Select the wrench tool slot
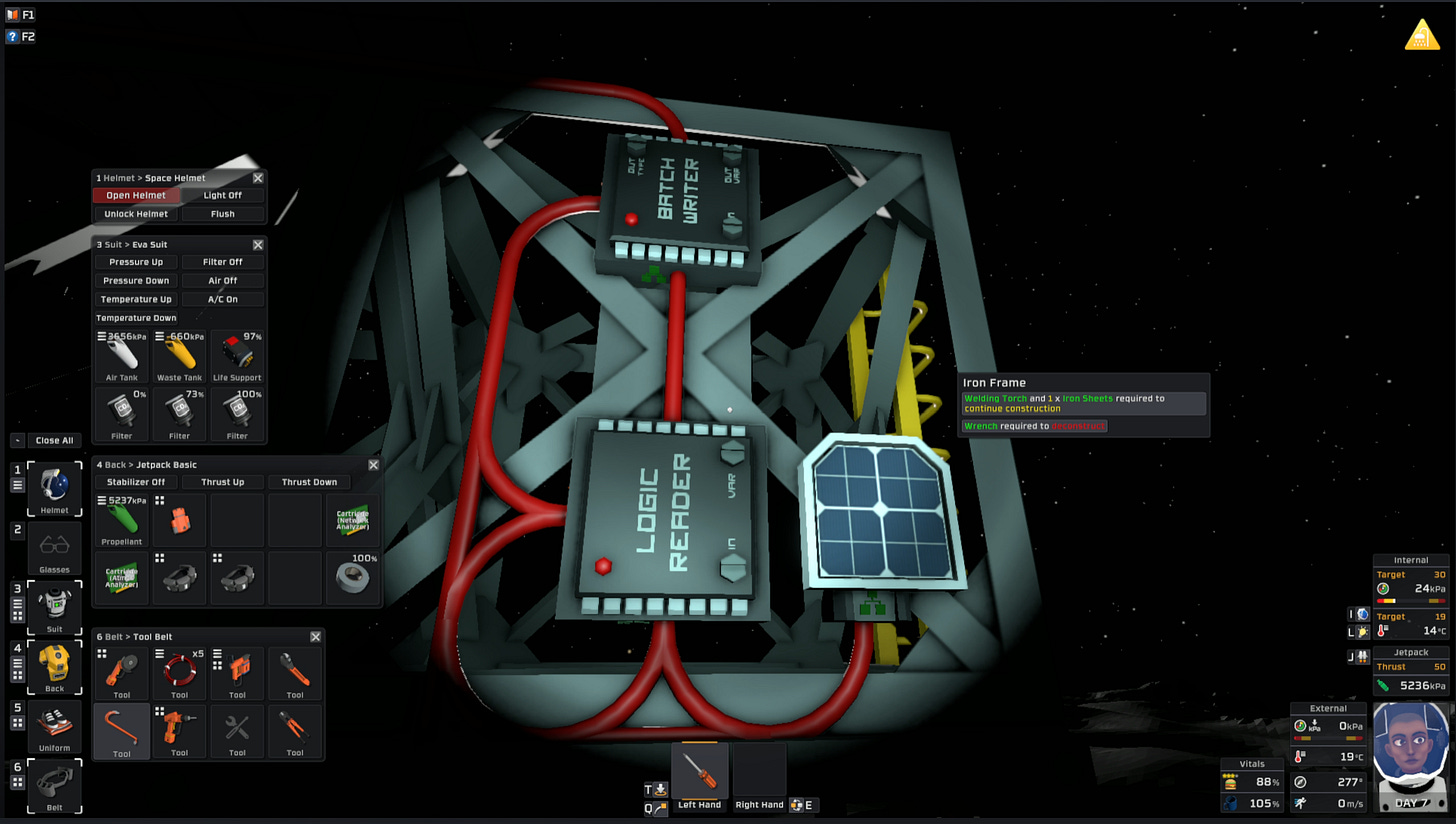 (295, 670)
